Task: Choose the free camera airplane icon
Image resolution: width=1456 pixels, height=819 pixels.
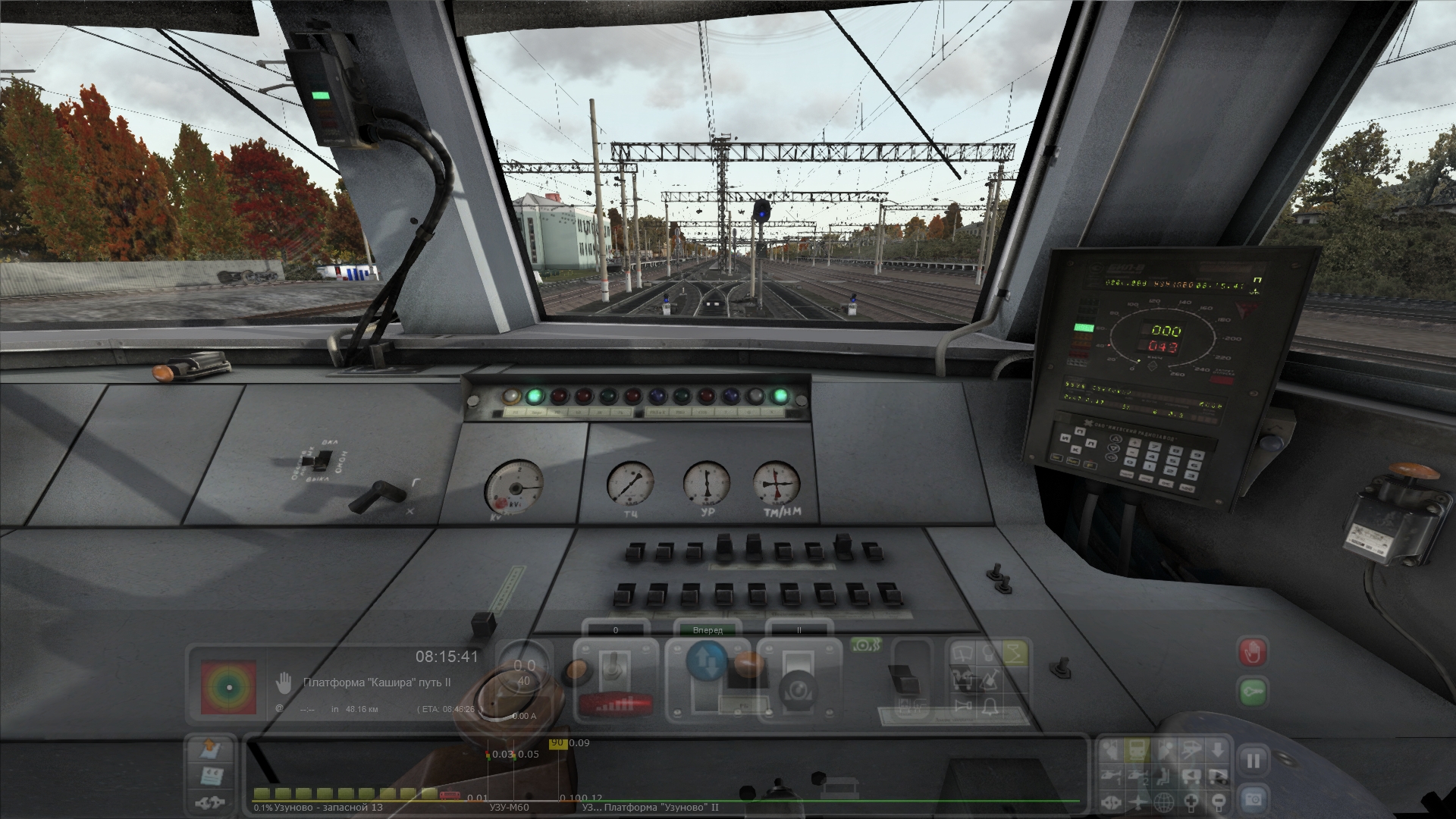Action: click(x=1138, y=801)
